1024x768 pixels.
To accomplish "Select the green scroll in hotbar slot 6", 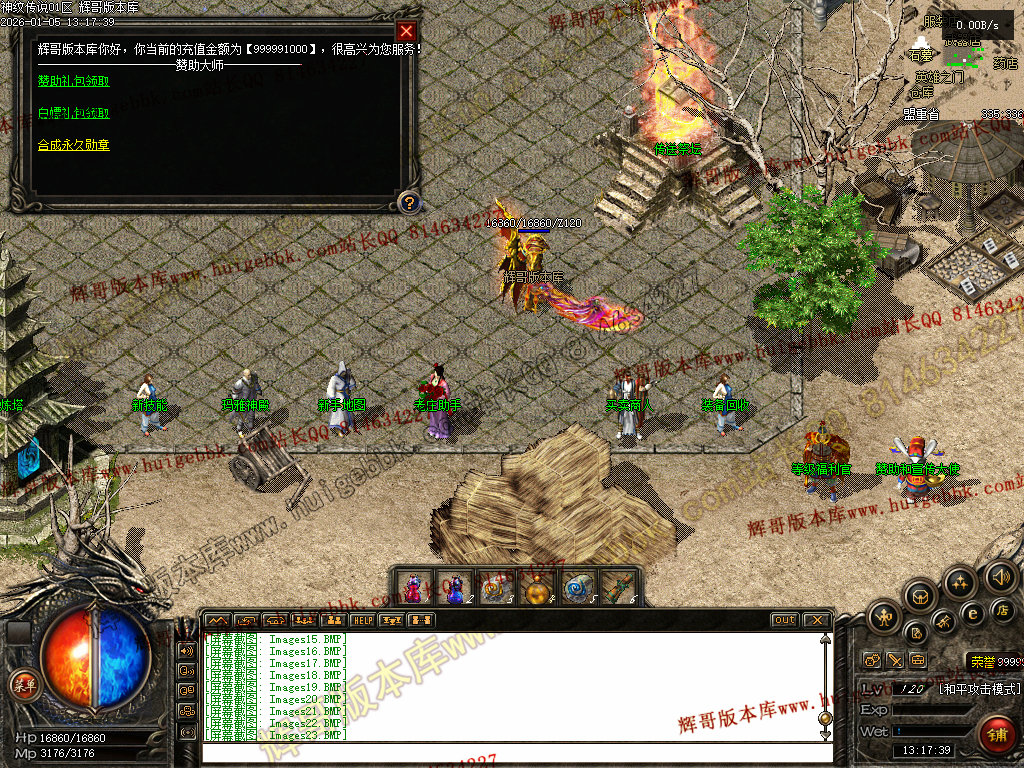I will (x=619, y=588).
